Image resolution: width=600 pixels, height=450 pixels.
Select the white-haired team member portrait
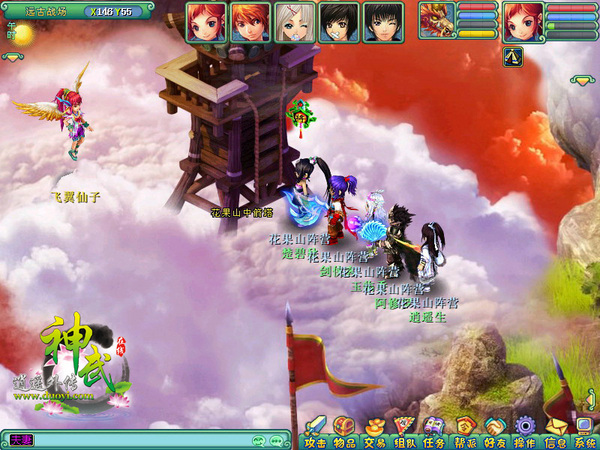(x=295, y=21)
